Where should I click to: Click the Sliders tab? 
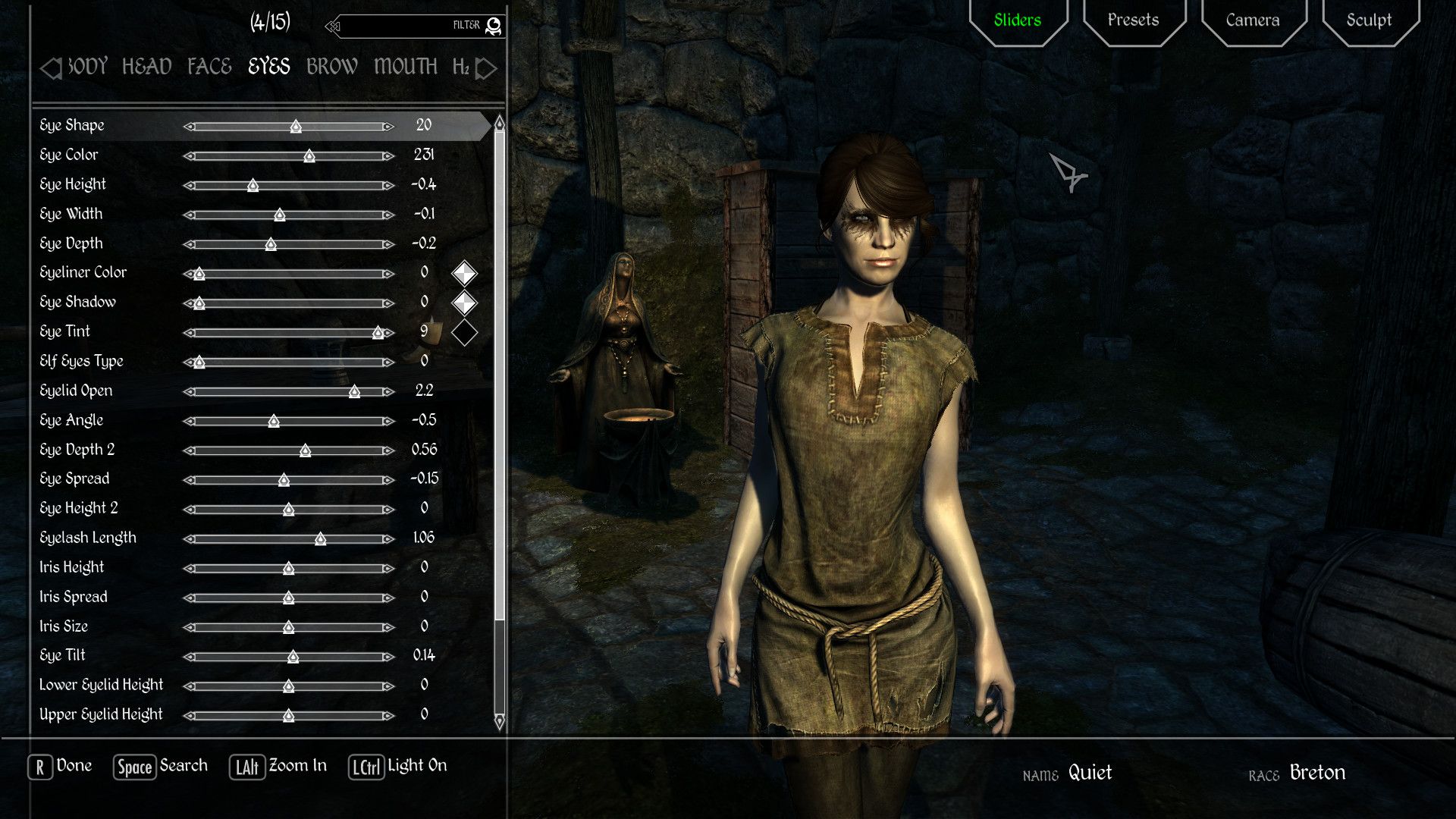click(x=1017, y=20)
